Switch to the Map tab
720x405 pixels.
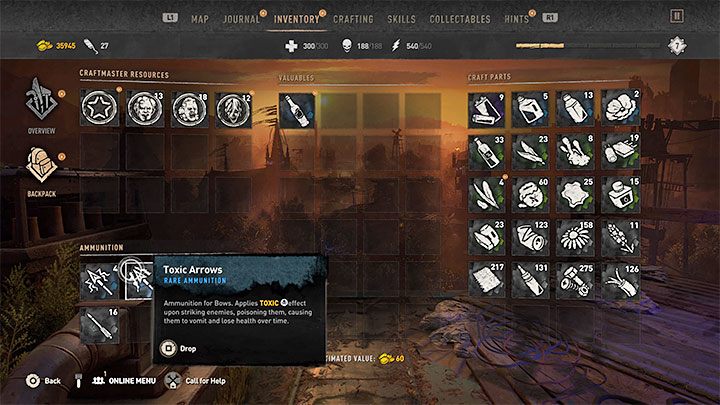[x=200, y=18]
